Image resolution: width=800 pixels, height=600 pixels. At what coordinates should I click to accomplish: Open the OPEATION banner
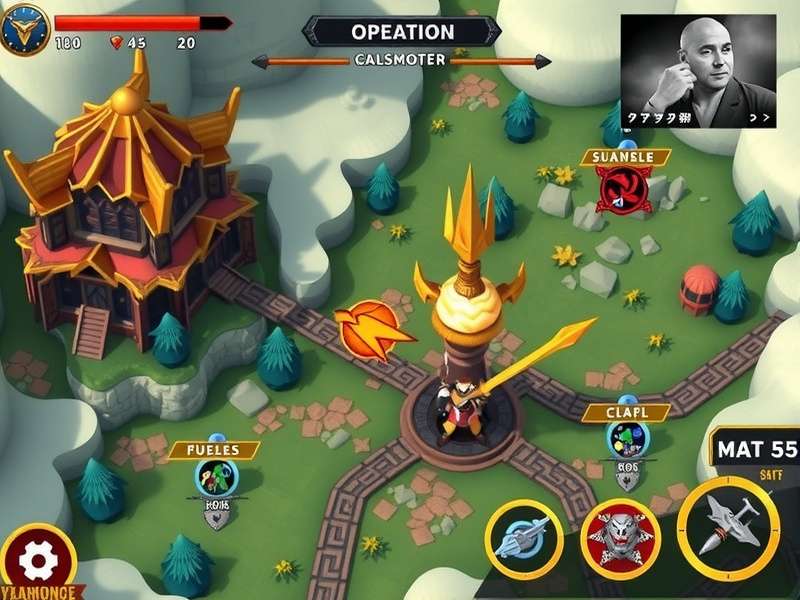pos(402,32)
